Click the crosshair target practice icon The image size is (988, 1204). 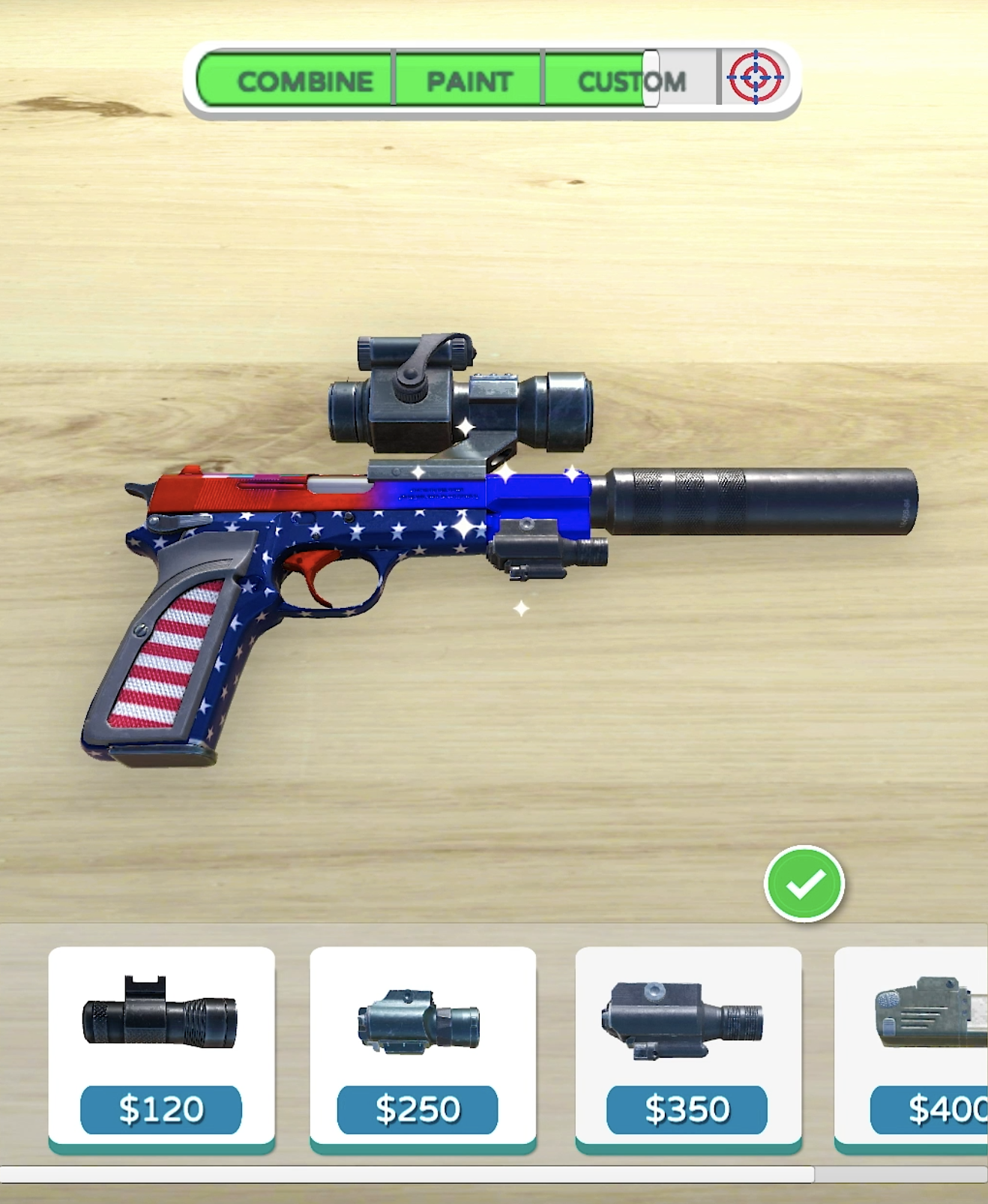click(756, 77)
